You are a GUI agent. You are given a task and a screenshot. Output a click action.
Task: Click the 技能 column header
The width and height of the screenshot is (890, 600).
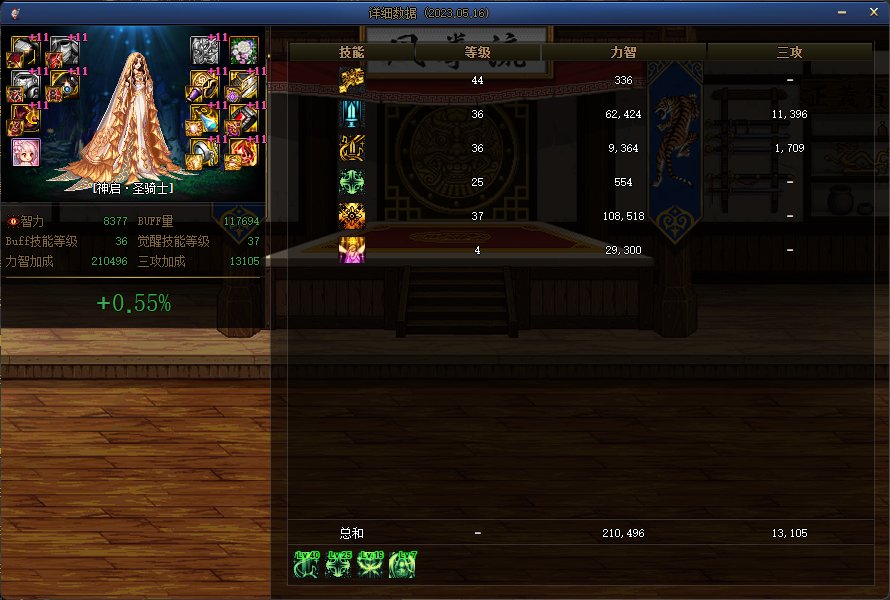point(351,52)
